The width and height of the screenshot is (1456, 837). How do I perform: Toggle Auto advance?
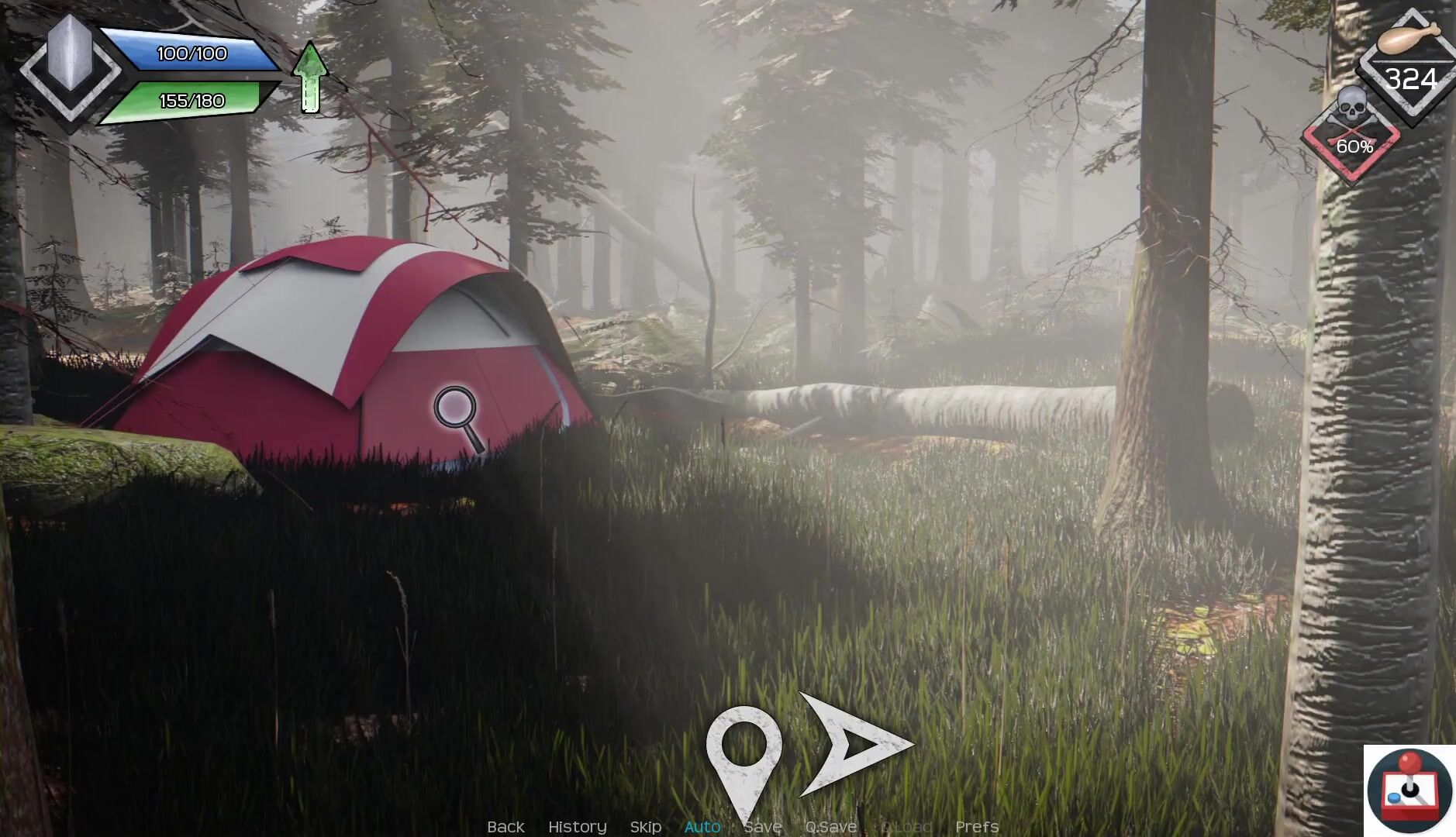coord(702,827)
